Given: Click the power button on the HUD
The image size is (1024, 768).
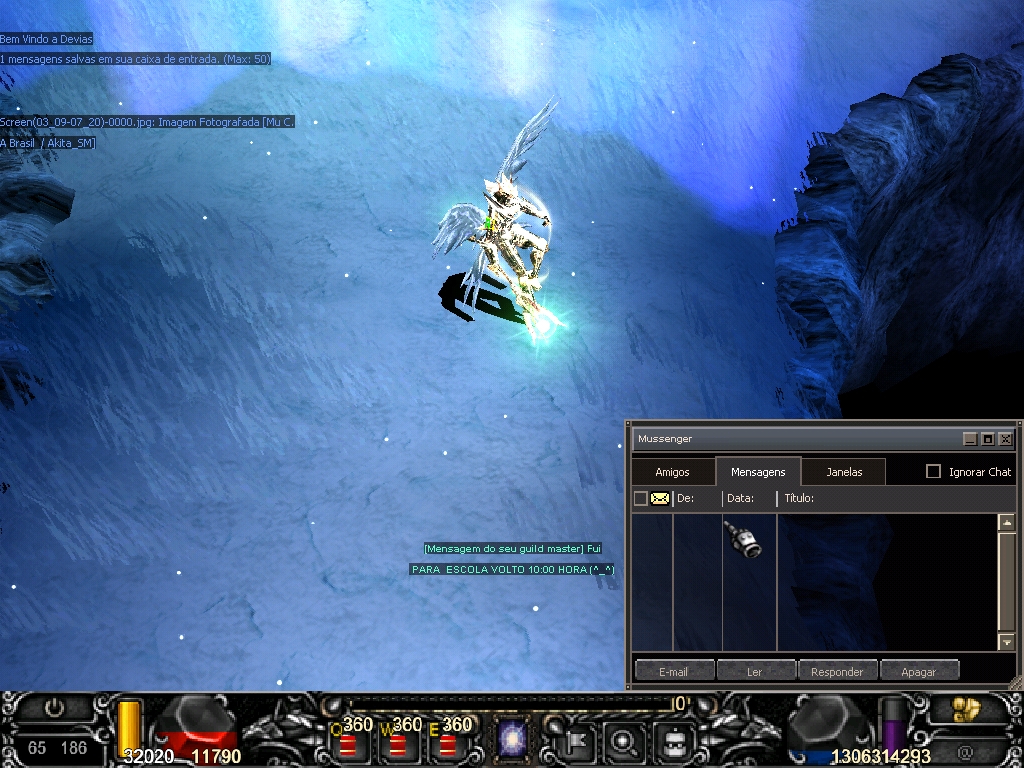Looking at the screenshot, I should pos(54,708).
